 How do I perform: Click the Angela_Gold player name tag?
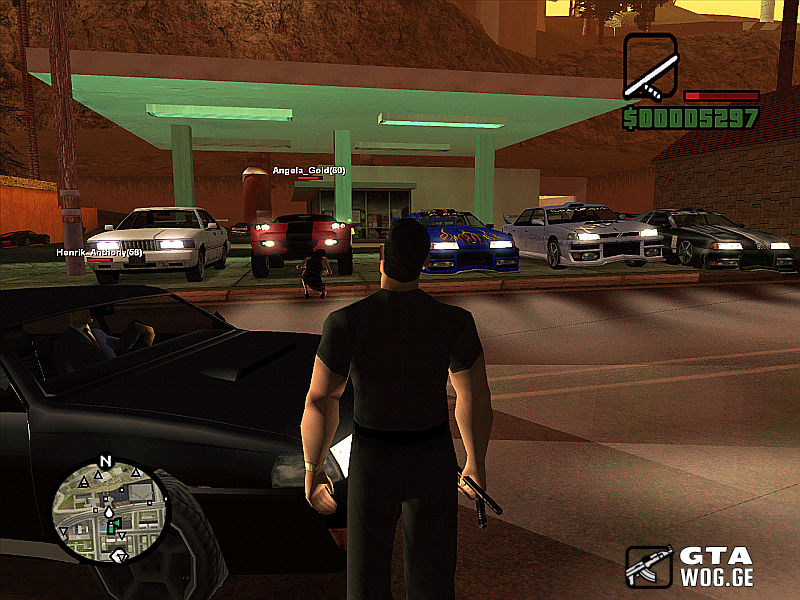pos(309,170)
